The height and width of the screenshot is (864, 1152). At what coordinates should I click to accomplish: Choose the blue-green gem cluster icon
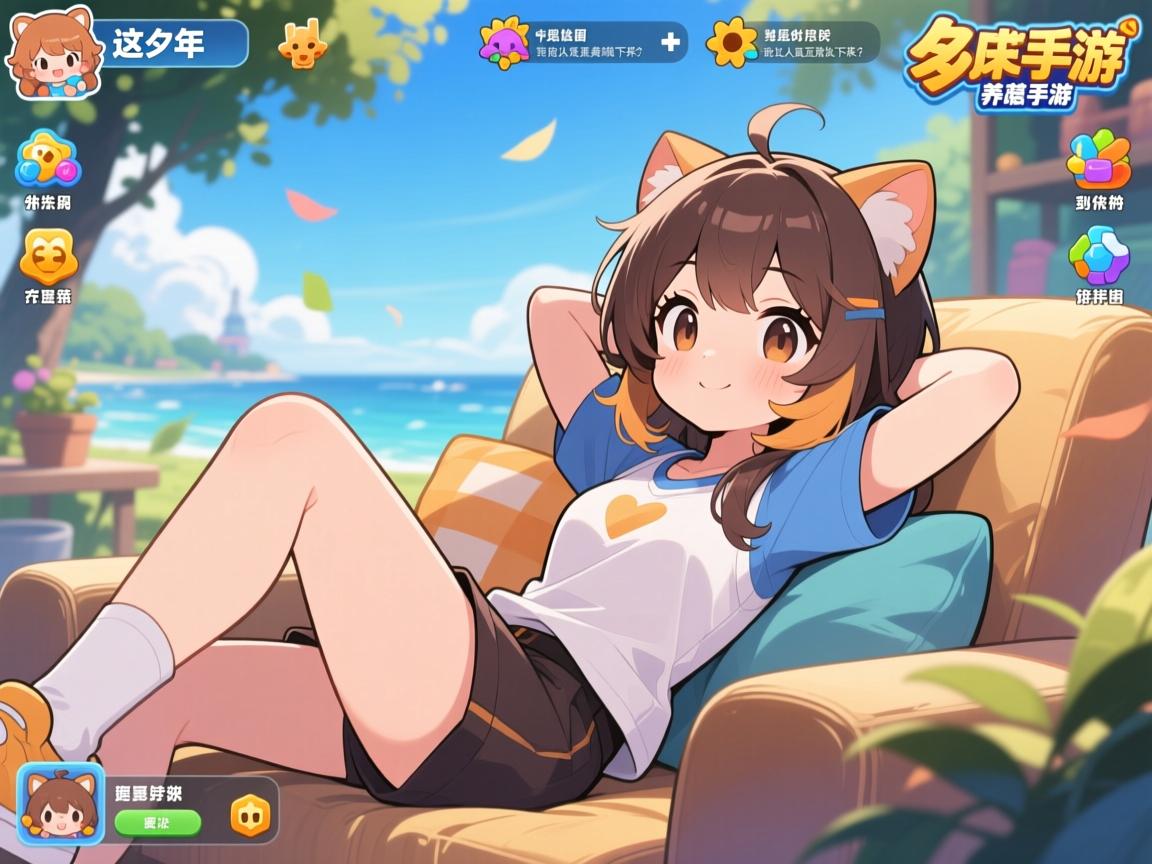tap(1098, 254)
